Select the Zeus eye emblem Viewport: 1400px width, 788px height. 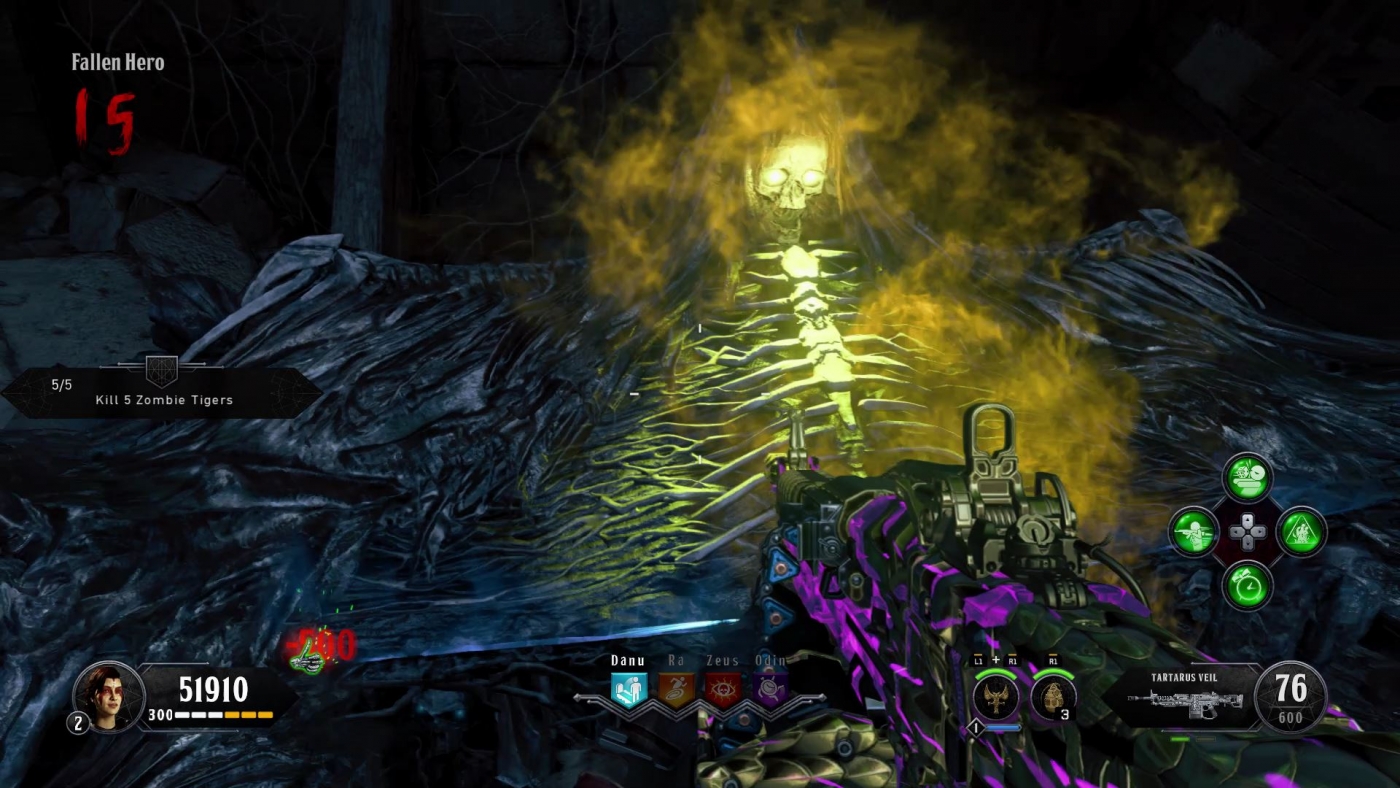725,691
